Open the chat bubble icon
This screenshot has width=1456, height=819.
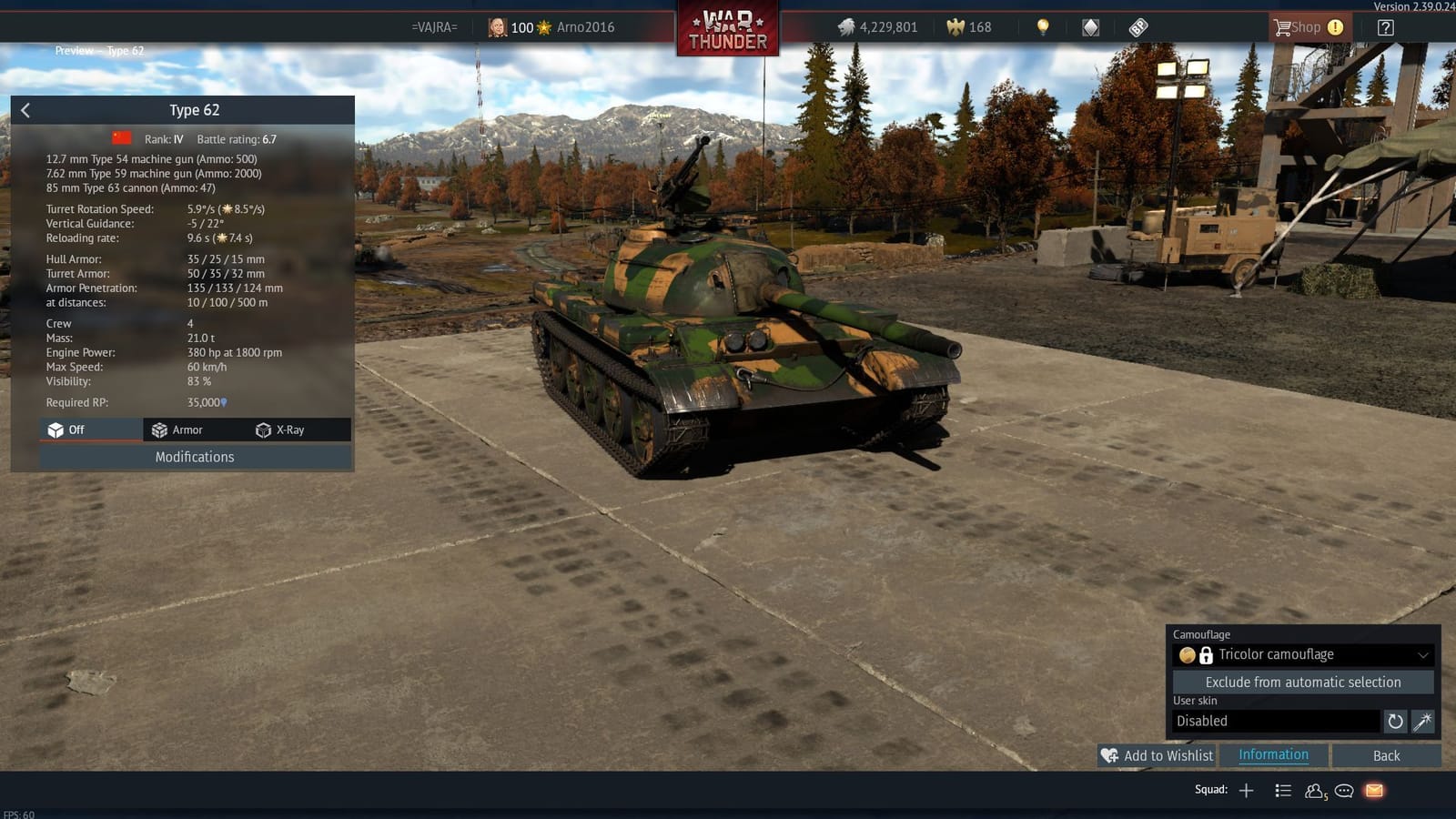[1344, 792]
